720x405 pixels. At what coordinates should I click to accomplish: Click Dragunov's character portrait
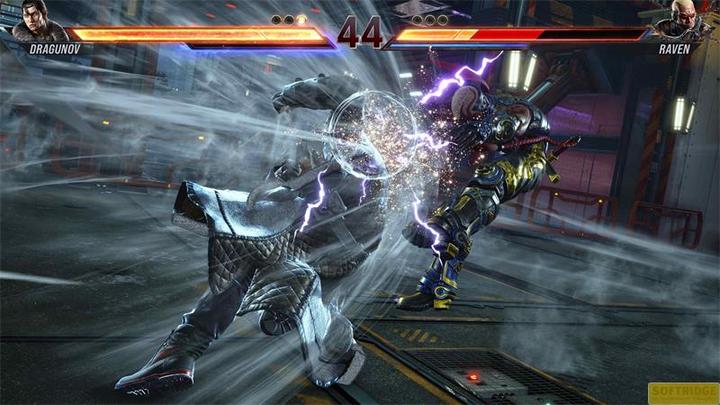coord(34,22)
